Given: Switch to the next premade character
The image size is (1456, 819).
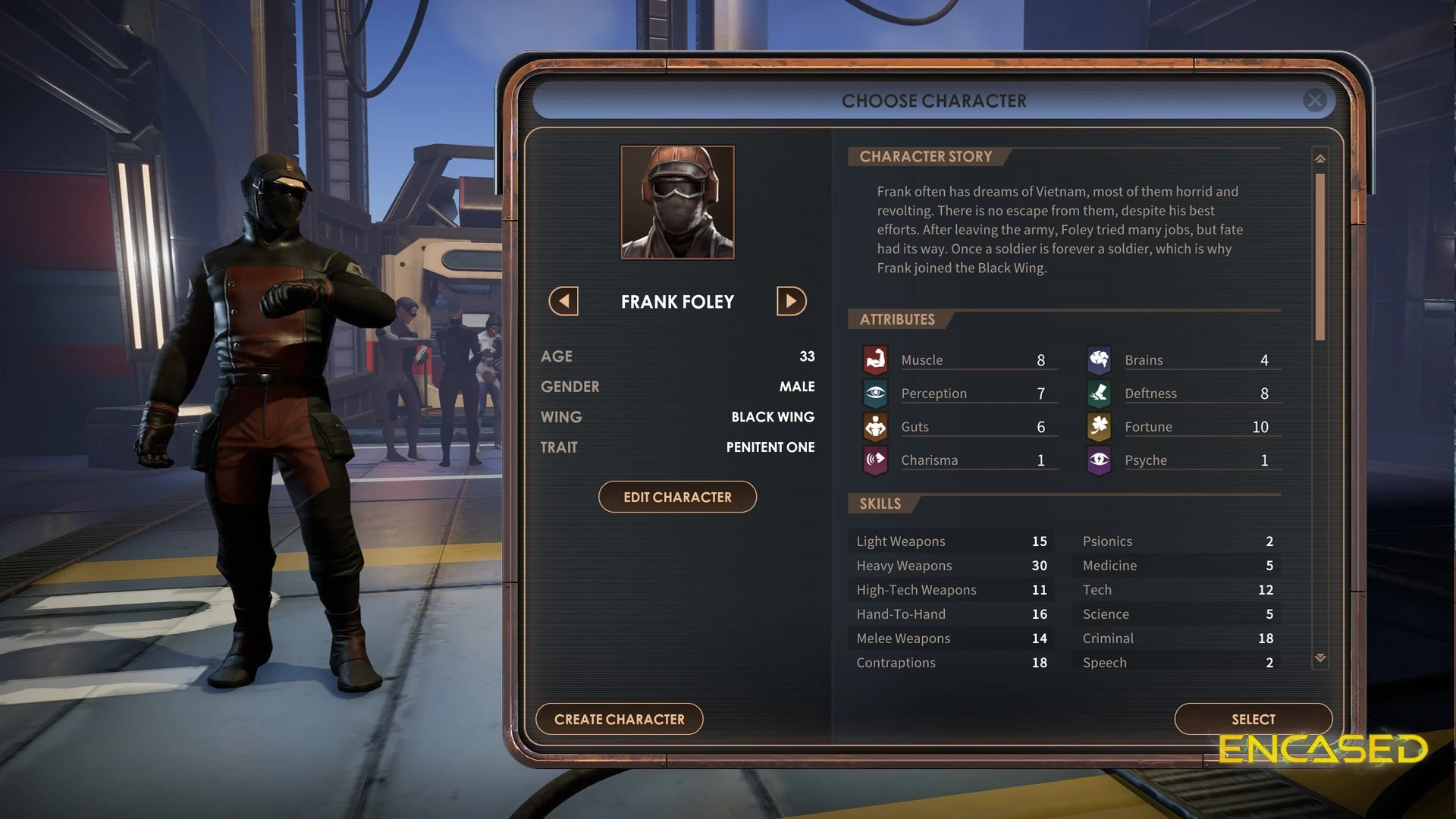Looking at the screenshot, I should point(791,301).
